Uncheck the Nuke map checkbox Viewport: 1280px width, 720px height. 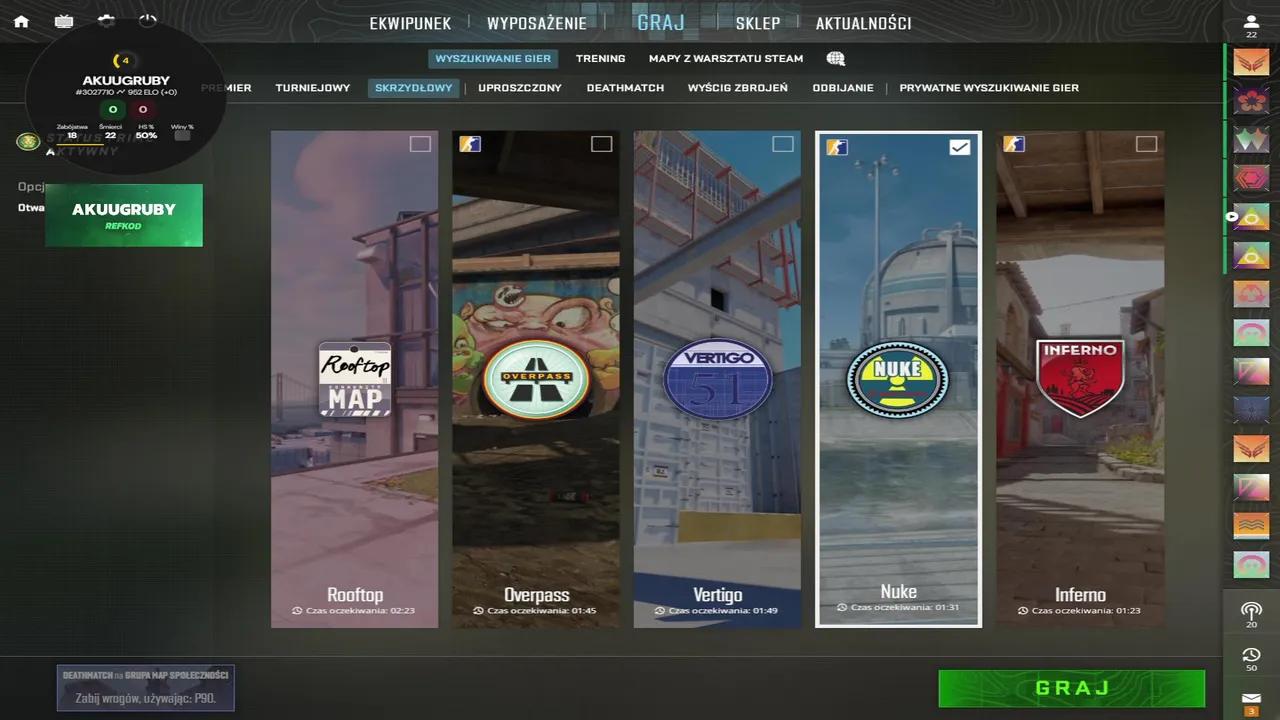tap(959, 146)
